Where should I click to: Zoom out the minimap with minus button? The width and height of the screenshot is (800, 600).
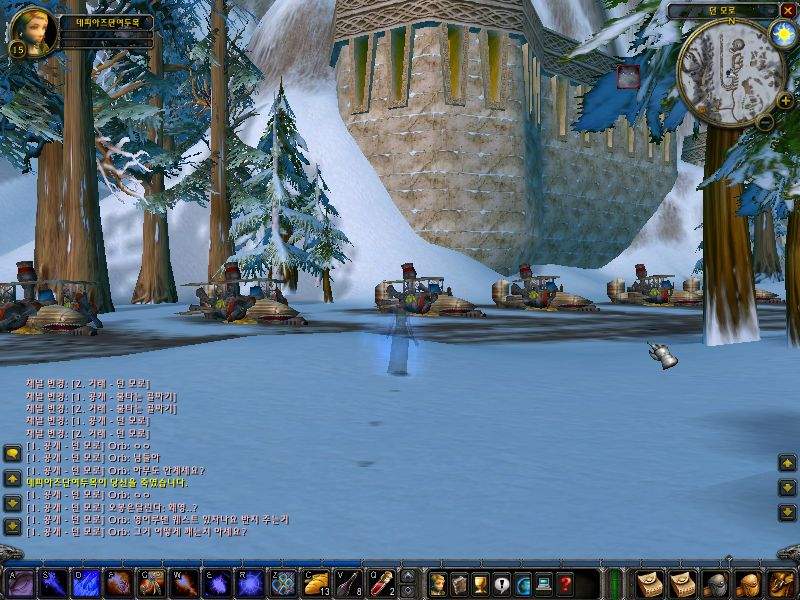point(765,122)
